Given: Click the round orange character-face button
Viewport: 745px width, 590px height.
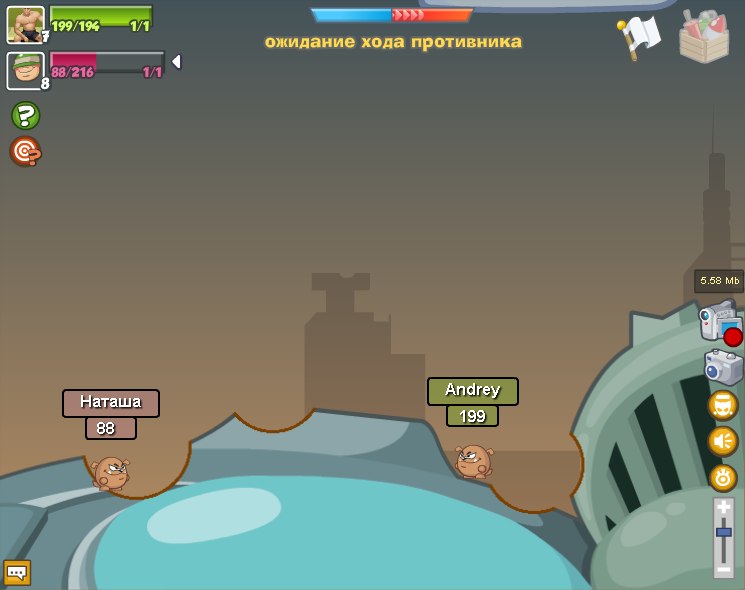Looking at the screenshot, I should 723,405.
